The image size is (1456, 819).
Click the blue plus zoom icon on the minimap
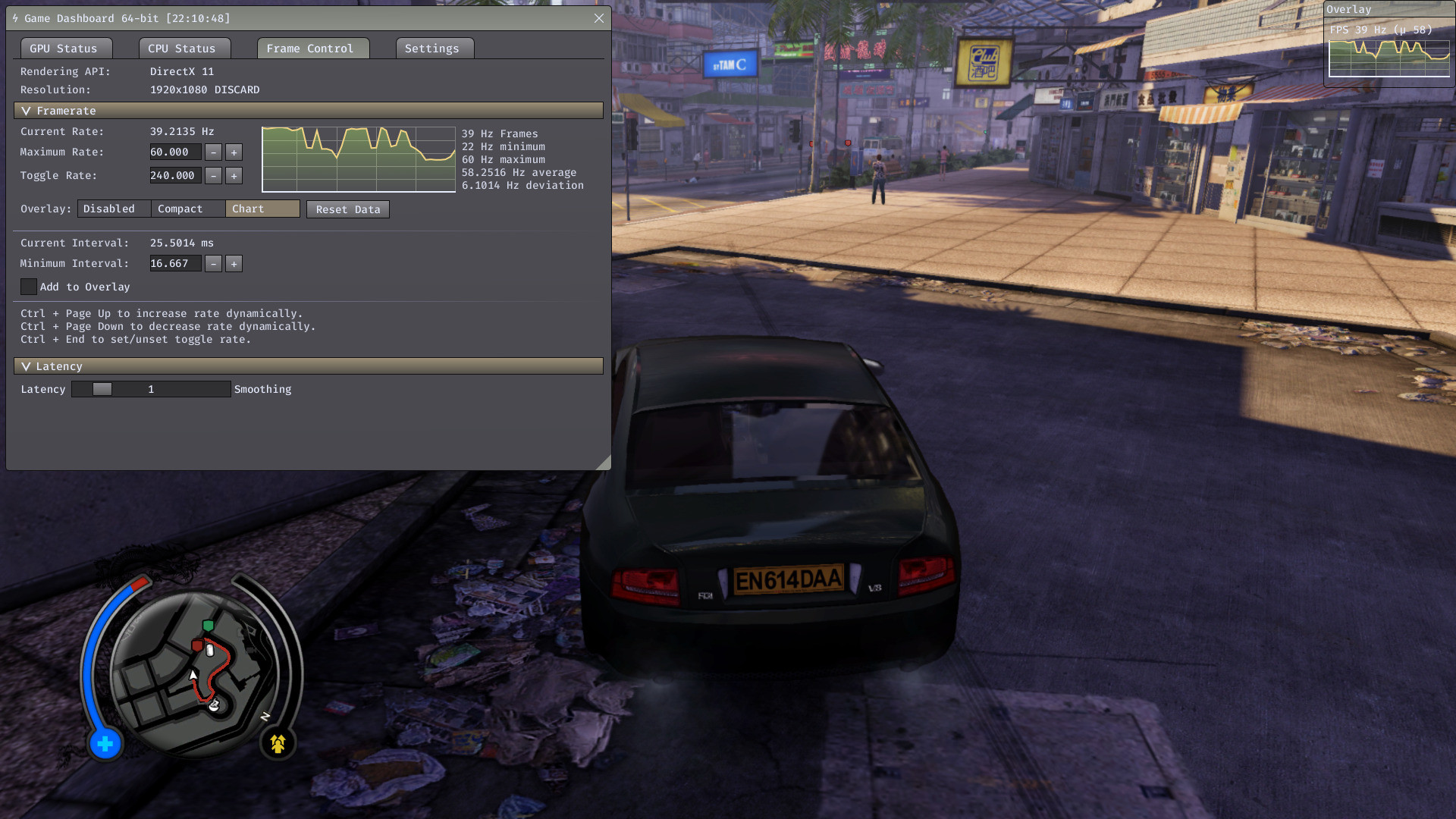(105, 745)
